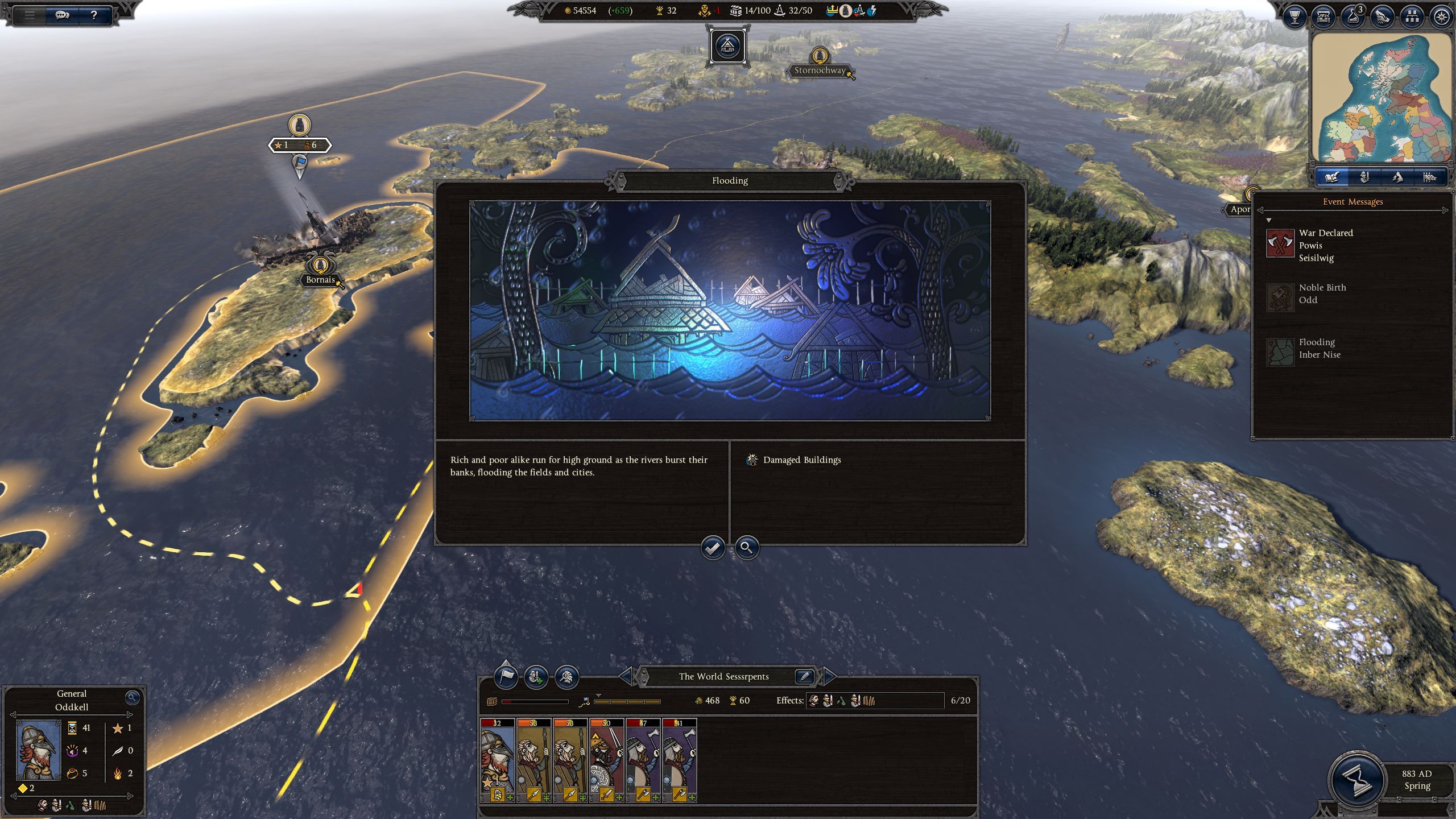Switch to the book and quill events tab
This screenshot has height=819, width=1456.
(1331, 177)
